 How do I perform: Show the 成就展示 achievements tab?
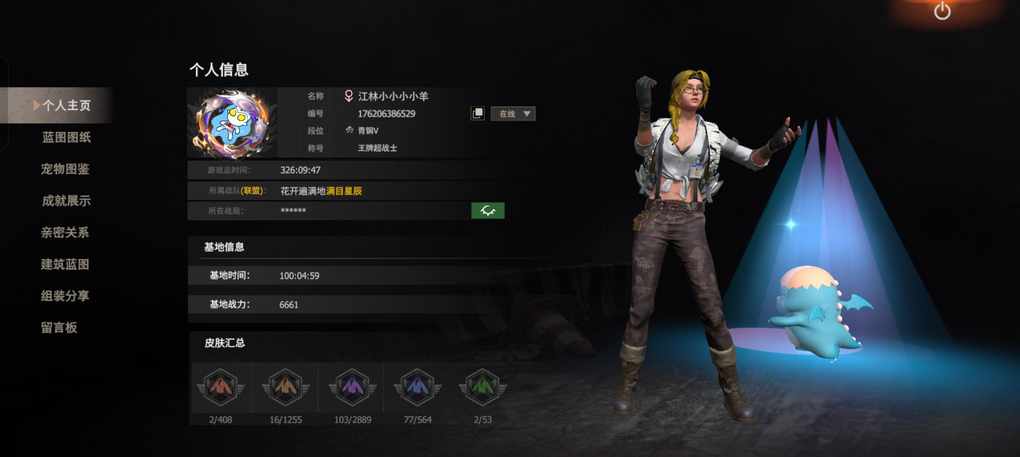click(x=66, y=201)
